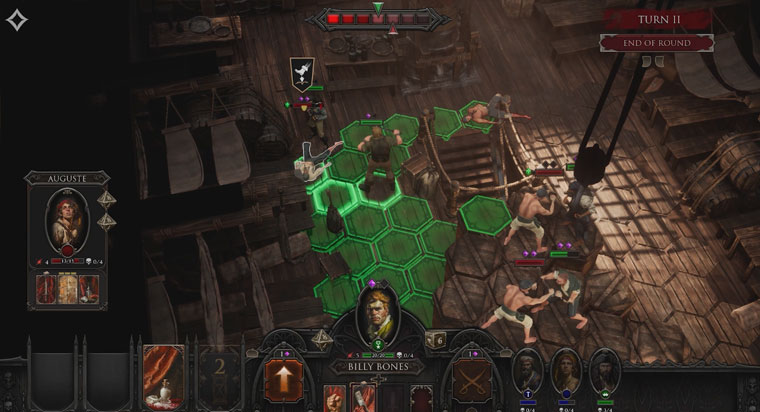
Task: Open the diamond menu icon in the corner
Action: tap(17, 20)
